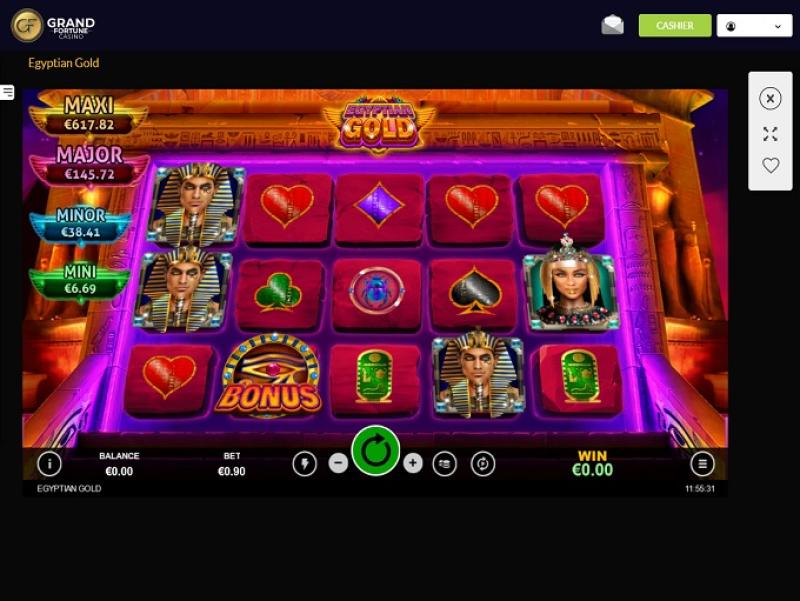800x601 pixels.
Task: Open the side list panel icon
Action: tap(7, 93)
